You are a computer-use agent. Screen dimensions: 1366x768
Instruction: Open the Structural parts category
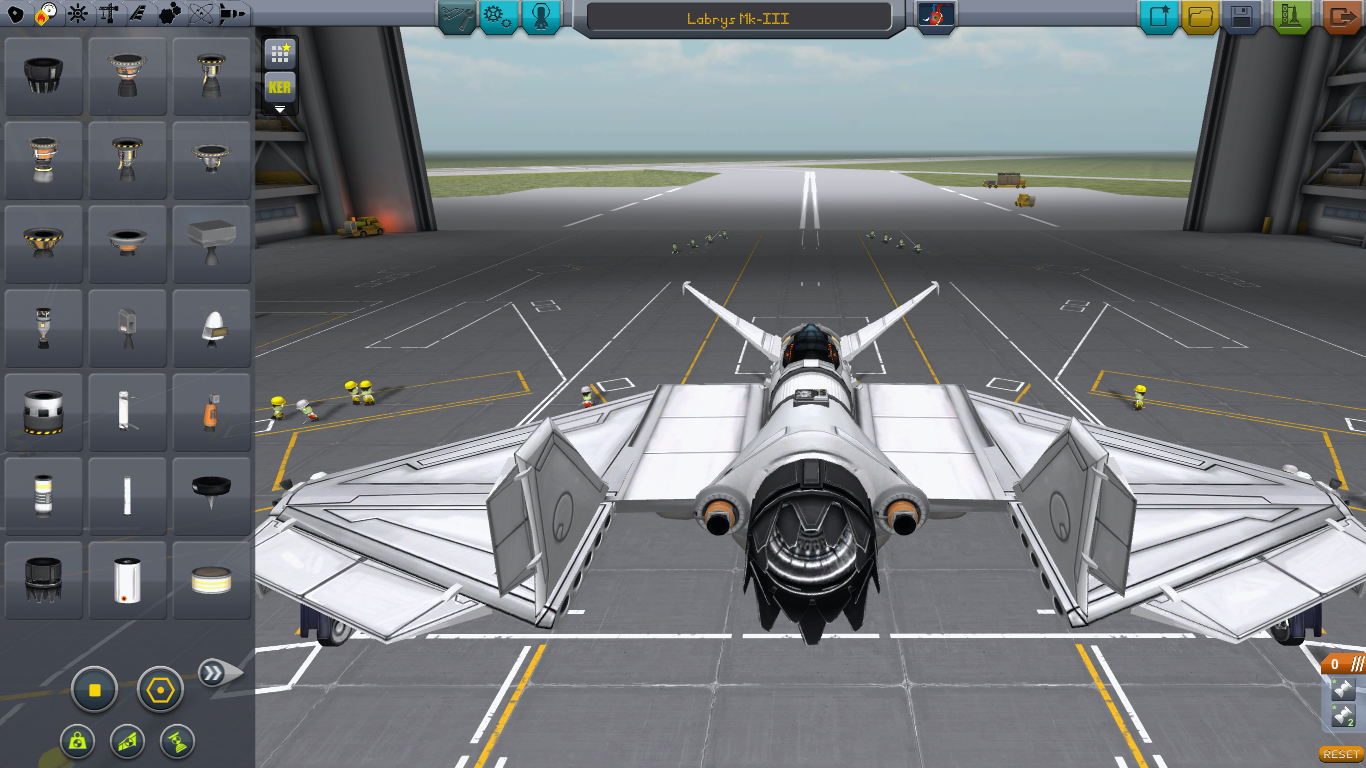point(108,14)
